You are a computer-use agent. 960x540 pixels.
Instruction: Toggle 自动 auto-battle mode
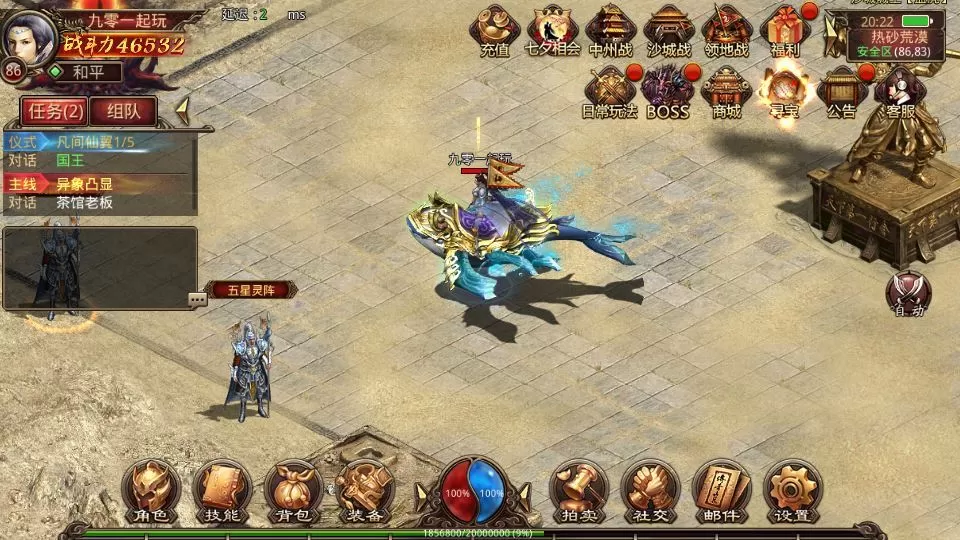coord(908,294)
